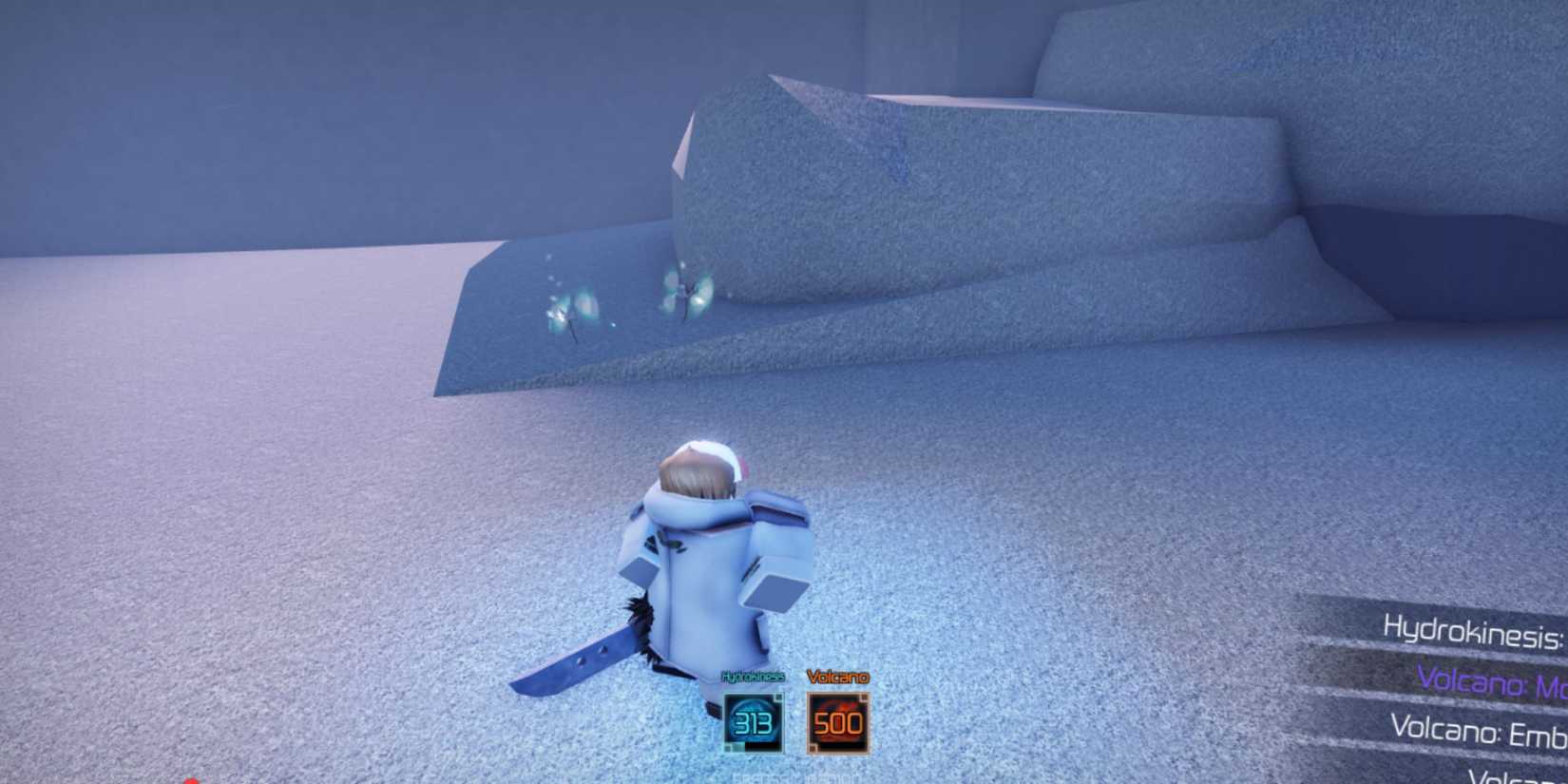
Task: Click the 313 counter on the Hydrokinesis slot
Action: click(753, 722)
